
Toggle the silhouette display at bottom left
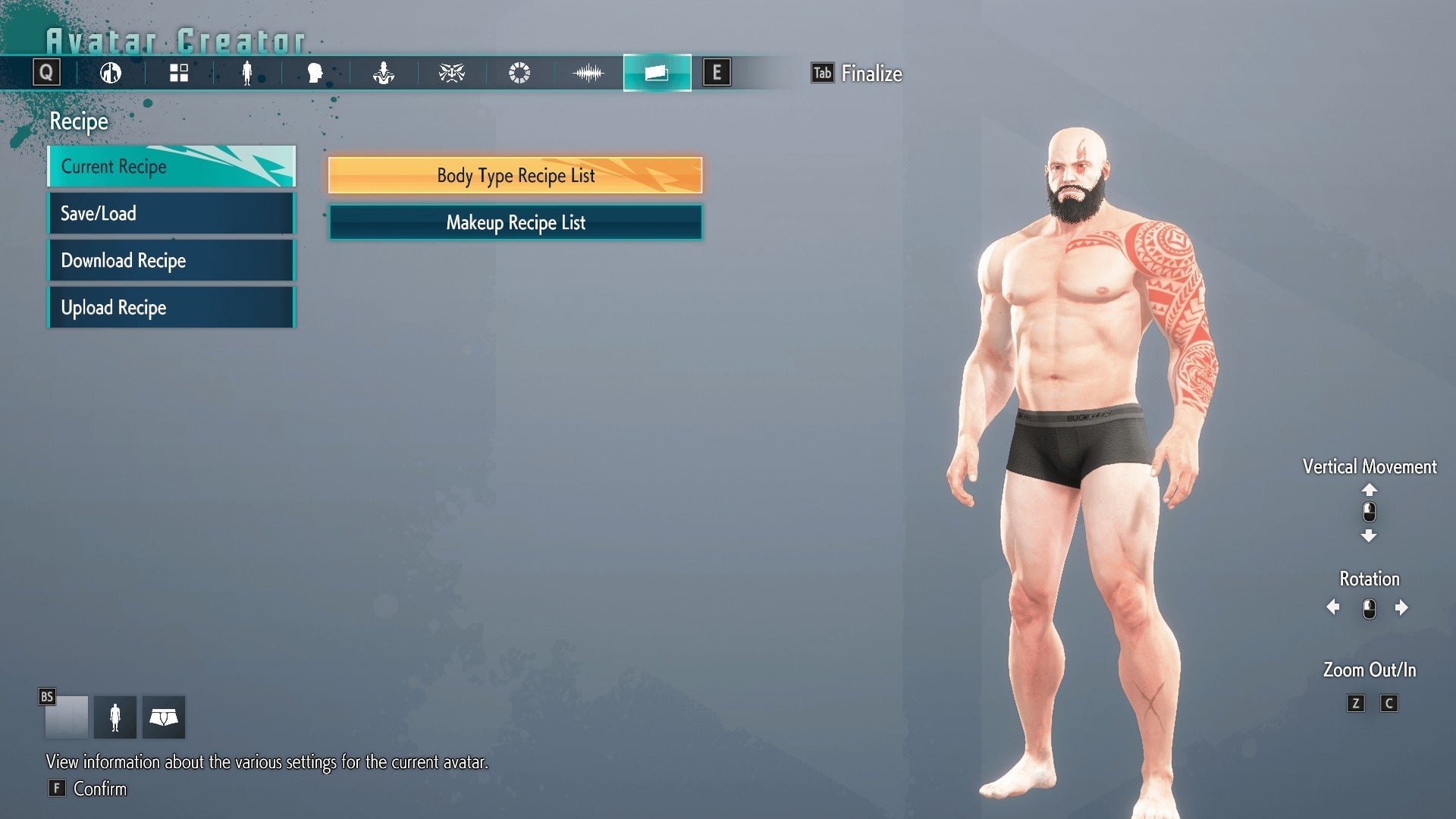point(115,716)
